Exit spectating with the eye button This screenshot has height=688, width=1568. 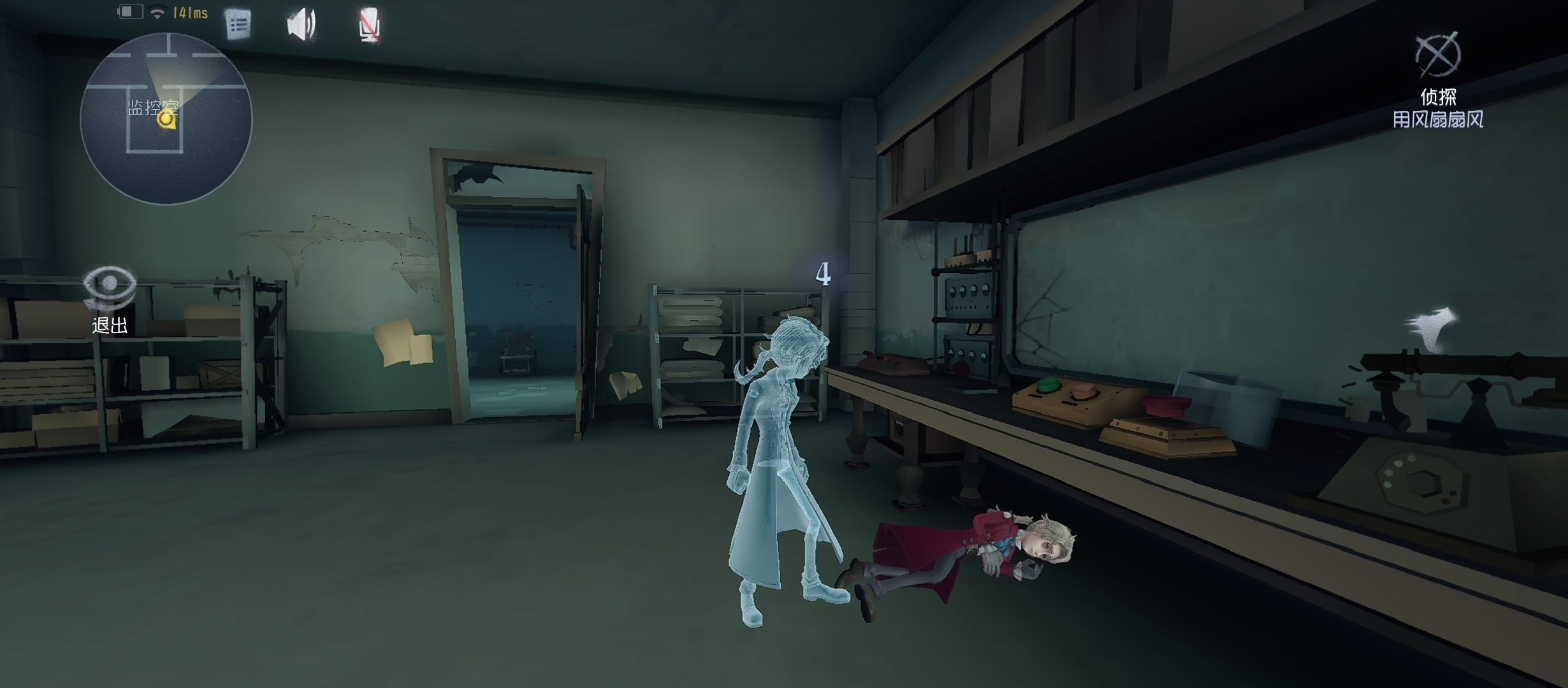tap(110, 290)
